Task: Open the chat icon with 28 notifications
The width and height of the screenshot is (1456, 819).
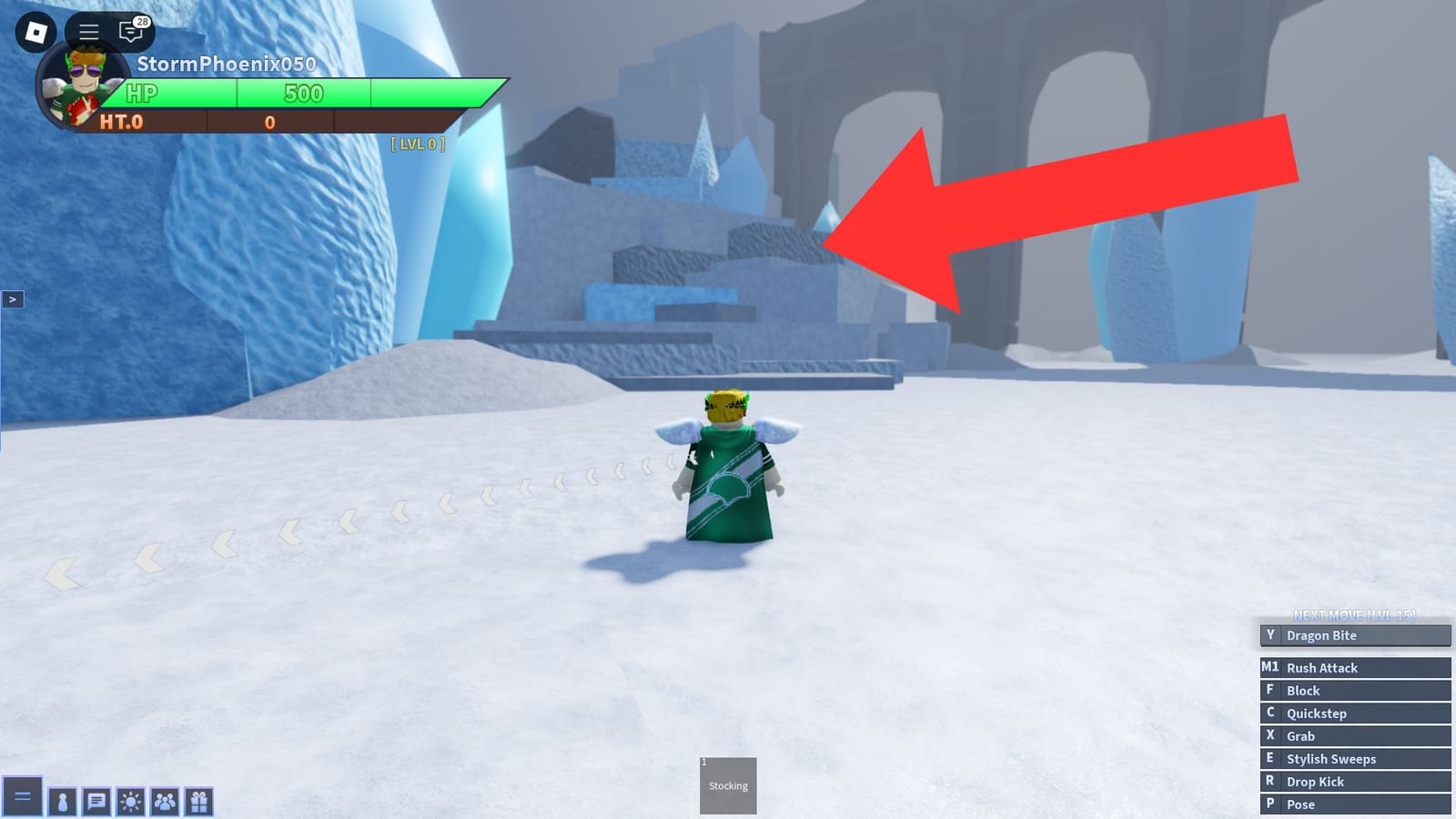Action: tap(130, 31)
